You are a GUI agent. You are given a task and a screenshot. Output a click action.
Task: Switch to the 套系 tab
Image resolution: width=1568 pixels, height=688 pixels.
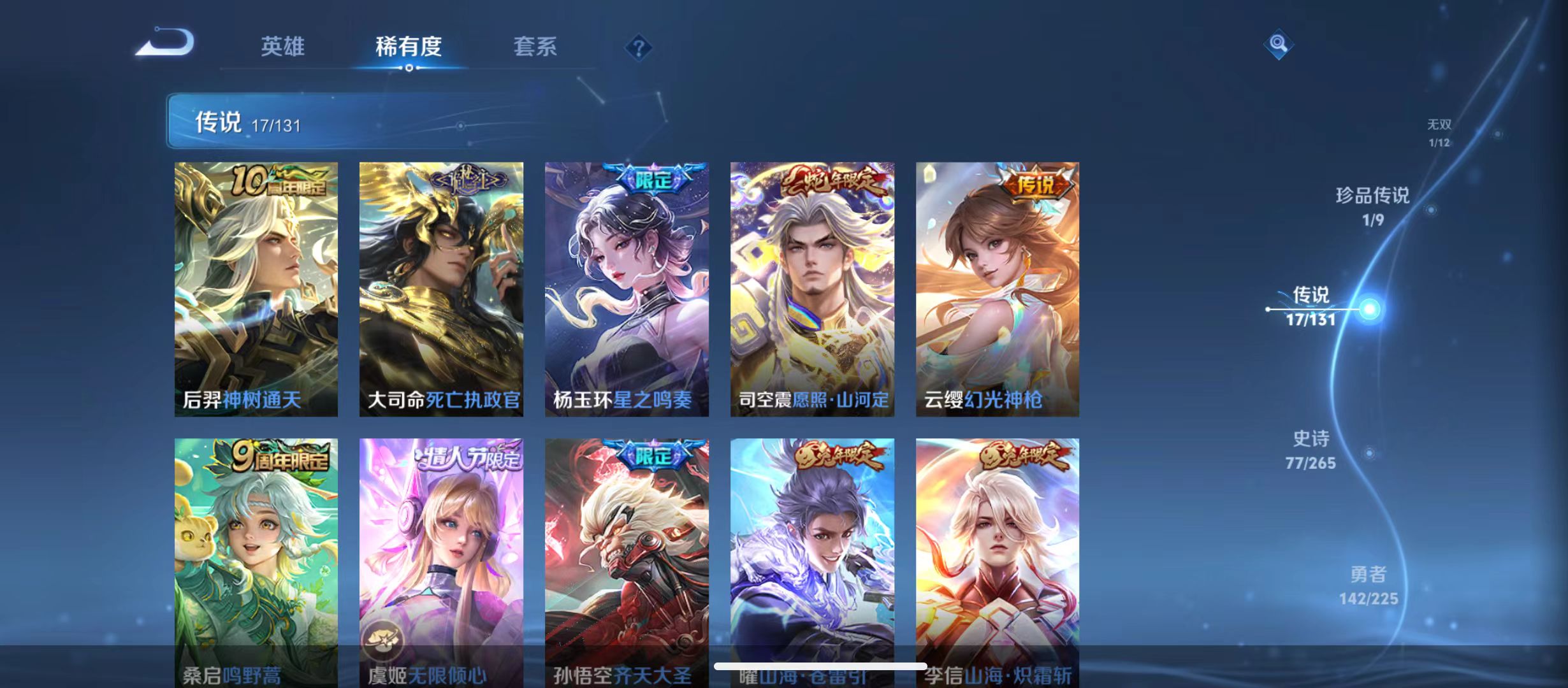[x=537, y=47]
